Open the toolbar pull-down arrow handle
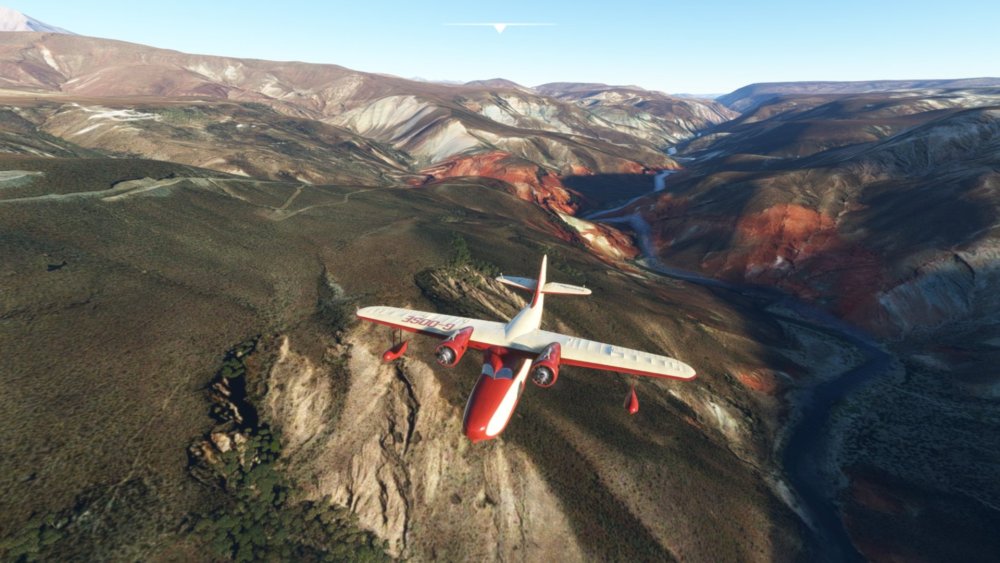Image resolution: width=1000 pixels, height=563 pixels. [499, 28]
